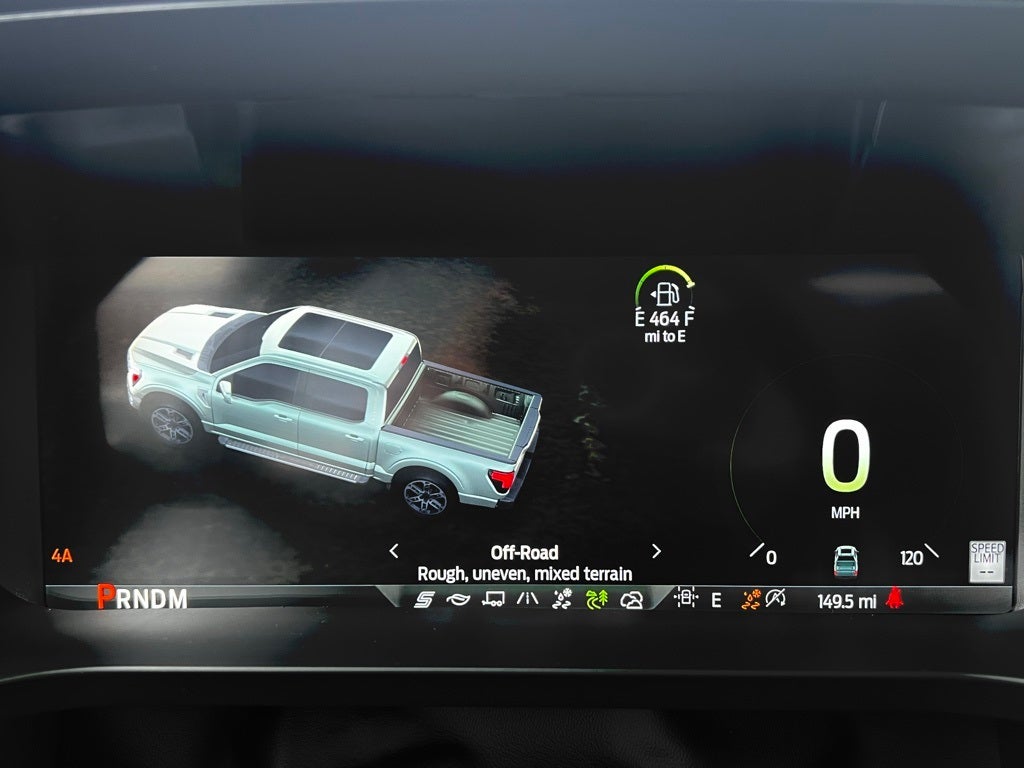Click the right arrow beside Off-Road
Screen dimensions: 1024x768
656,551
